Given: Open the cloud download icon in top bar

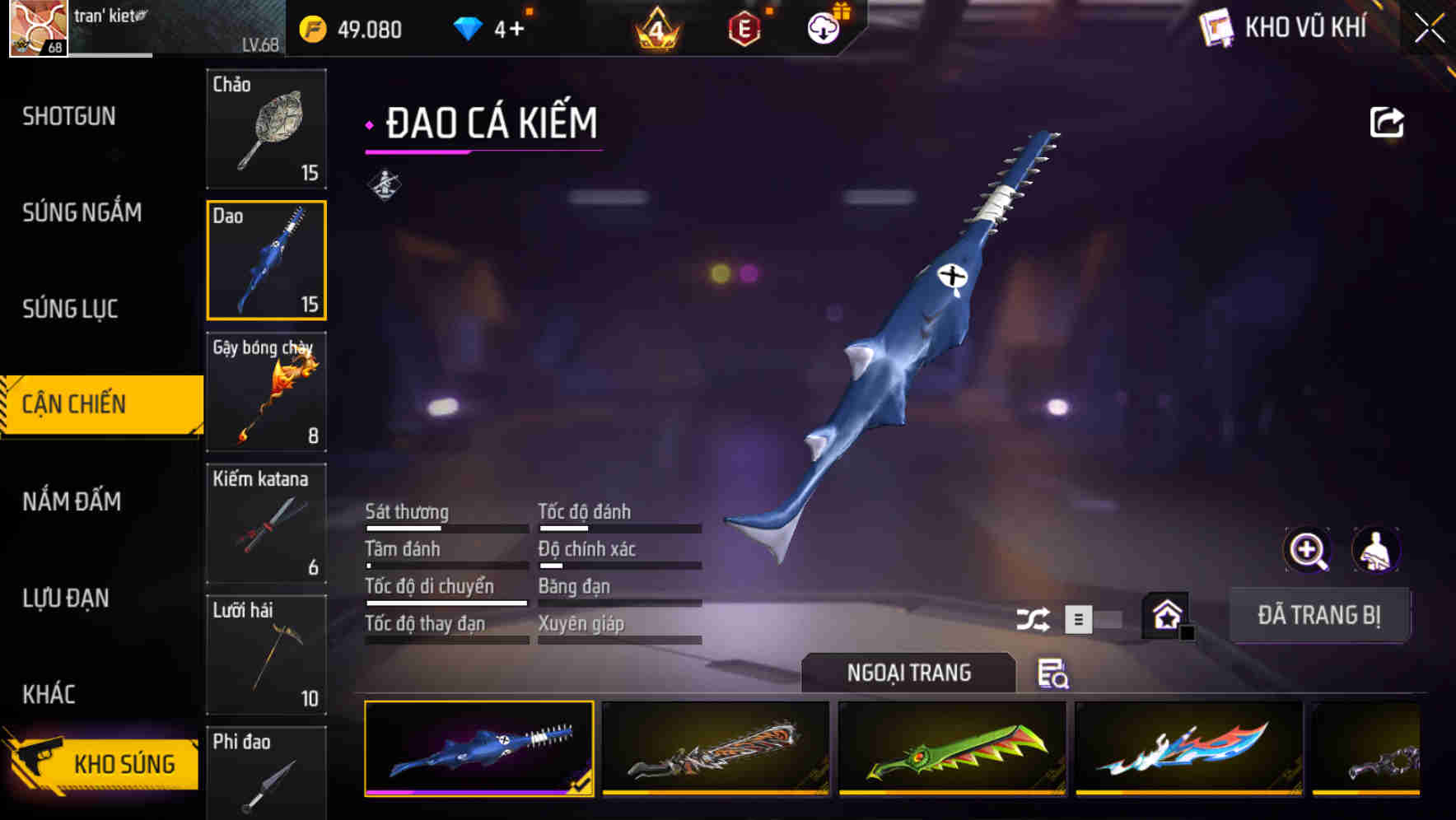Looking at the screenshot, I should 821,27.
